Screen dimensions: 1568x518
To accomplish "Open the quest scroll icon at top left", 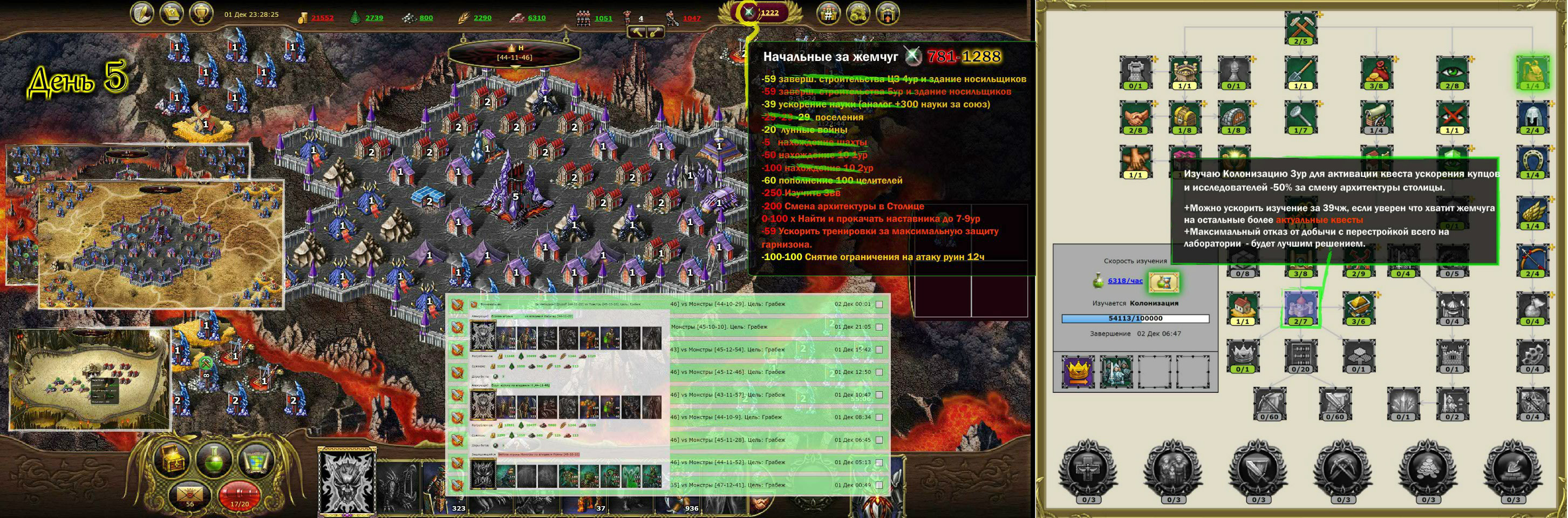I will [141, 13].
